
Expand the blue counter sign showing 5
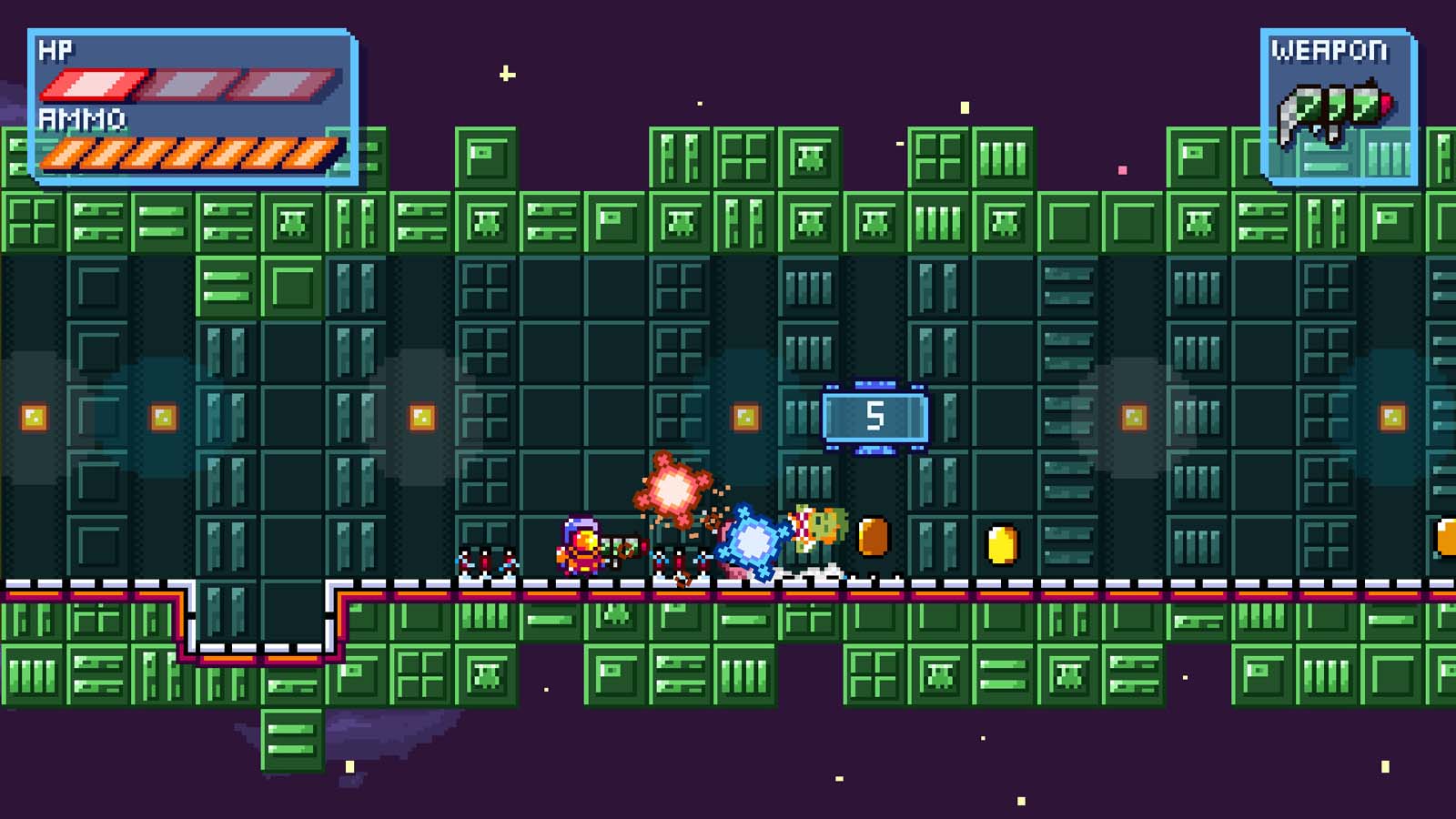tap(875, 418)
